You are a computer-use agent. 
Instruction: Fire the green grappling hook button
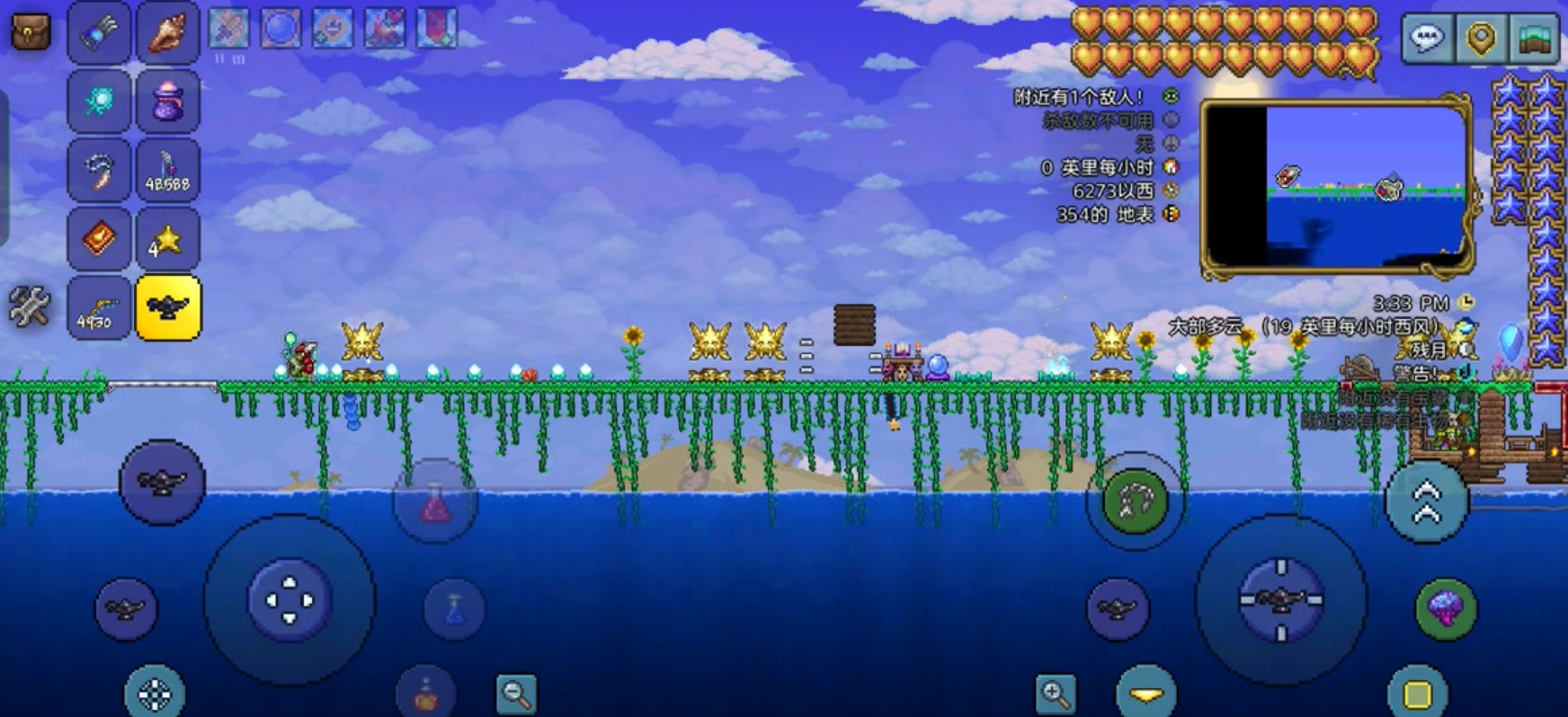click(1135, 500)
